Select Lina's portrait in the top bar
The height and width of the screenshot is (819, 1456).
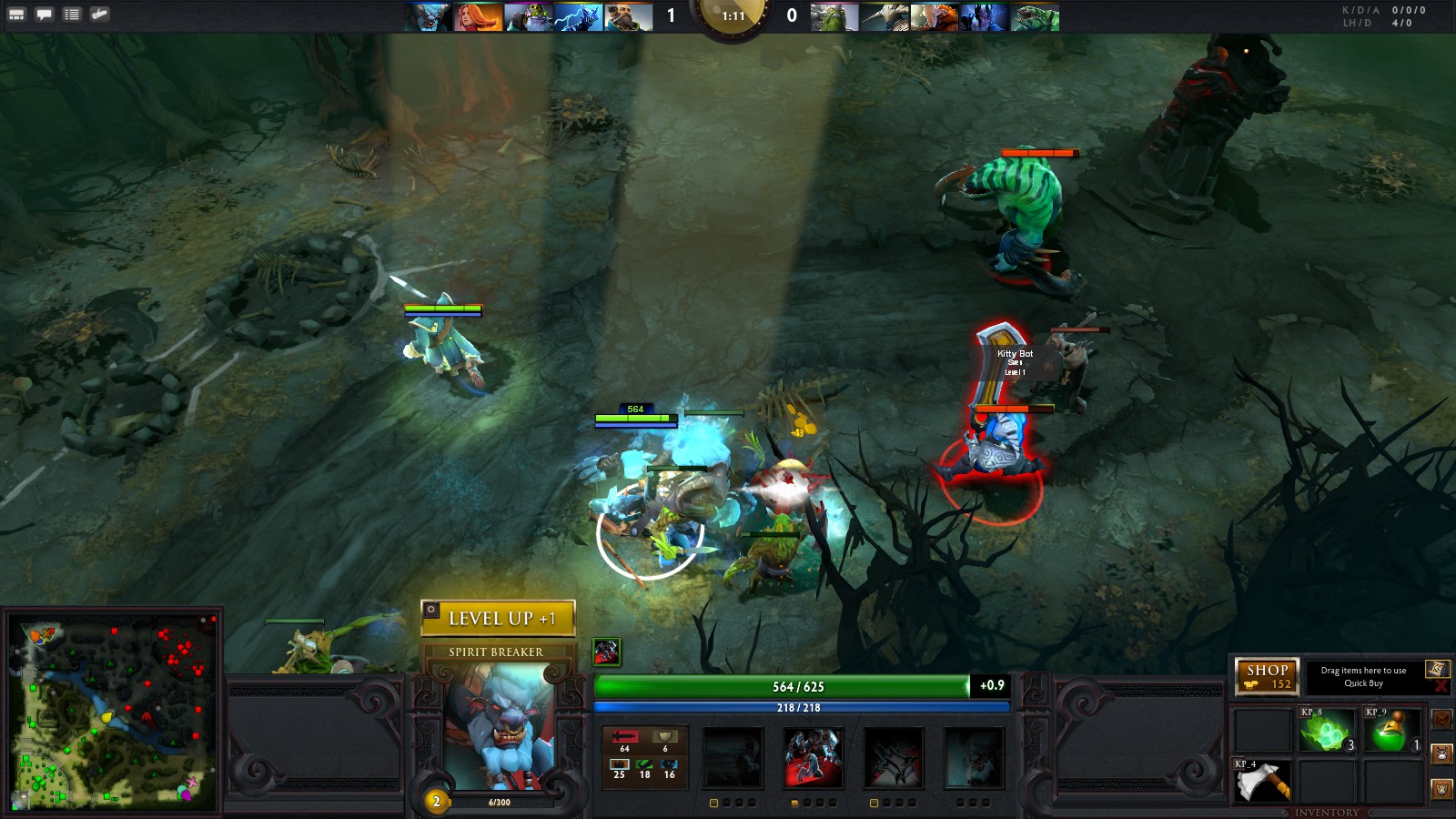tap(478, 17)
